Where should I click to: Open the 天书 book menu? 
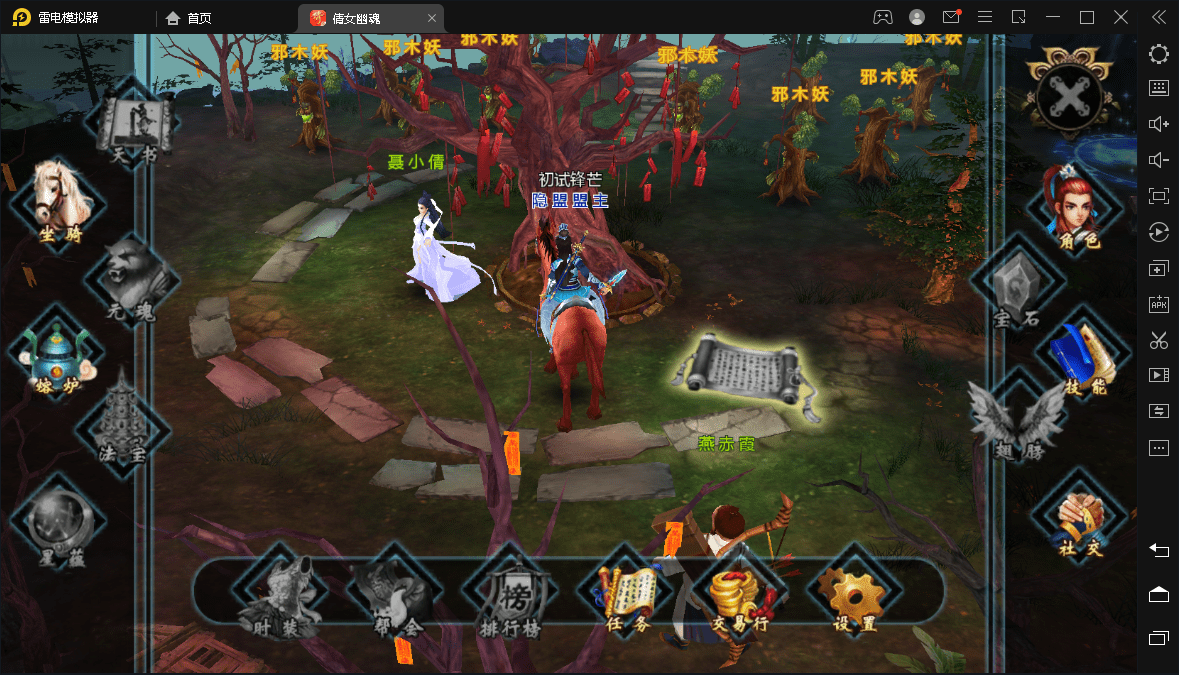[x=134, y=125]
